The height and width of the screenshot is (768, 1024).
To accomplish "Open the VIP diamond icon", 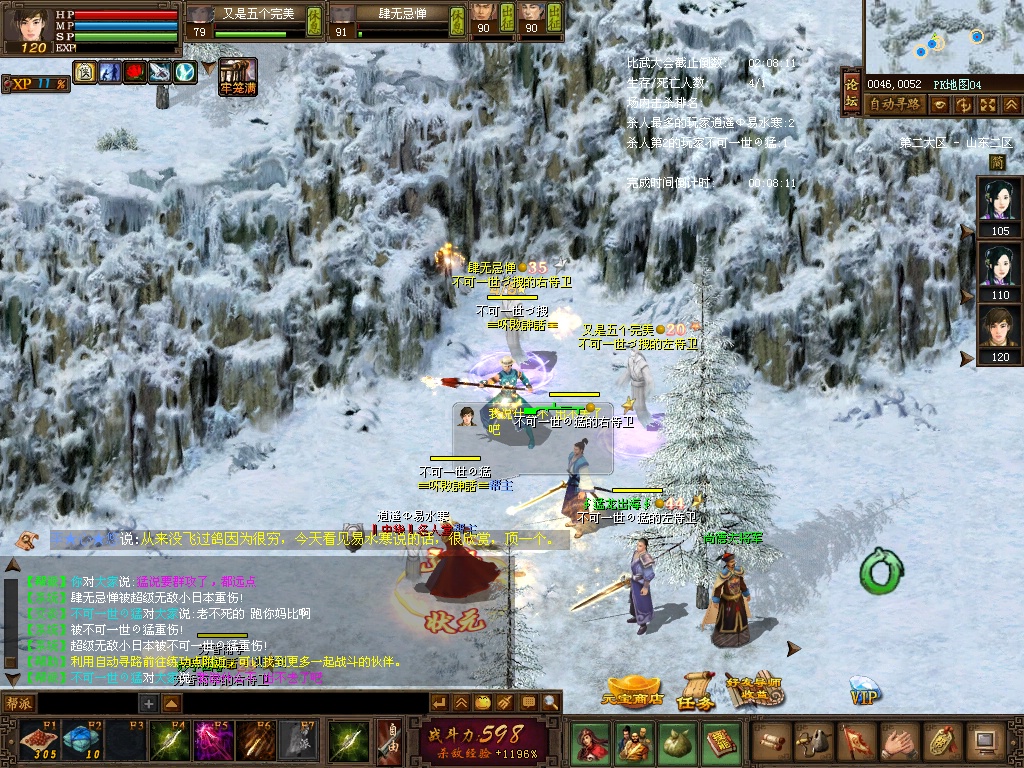I will [865, 692].
